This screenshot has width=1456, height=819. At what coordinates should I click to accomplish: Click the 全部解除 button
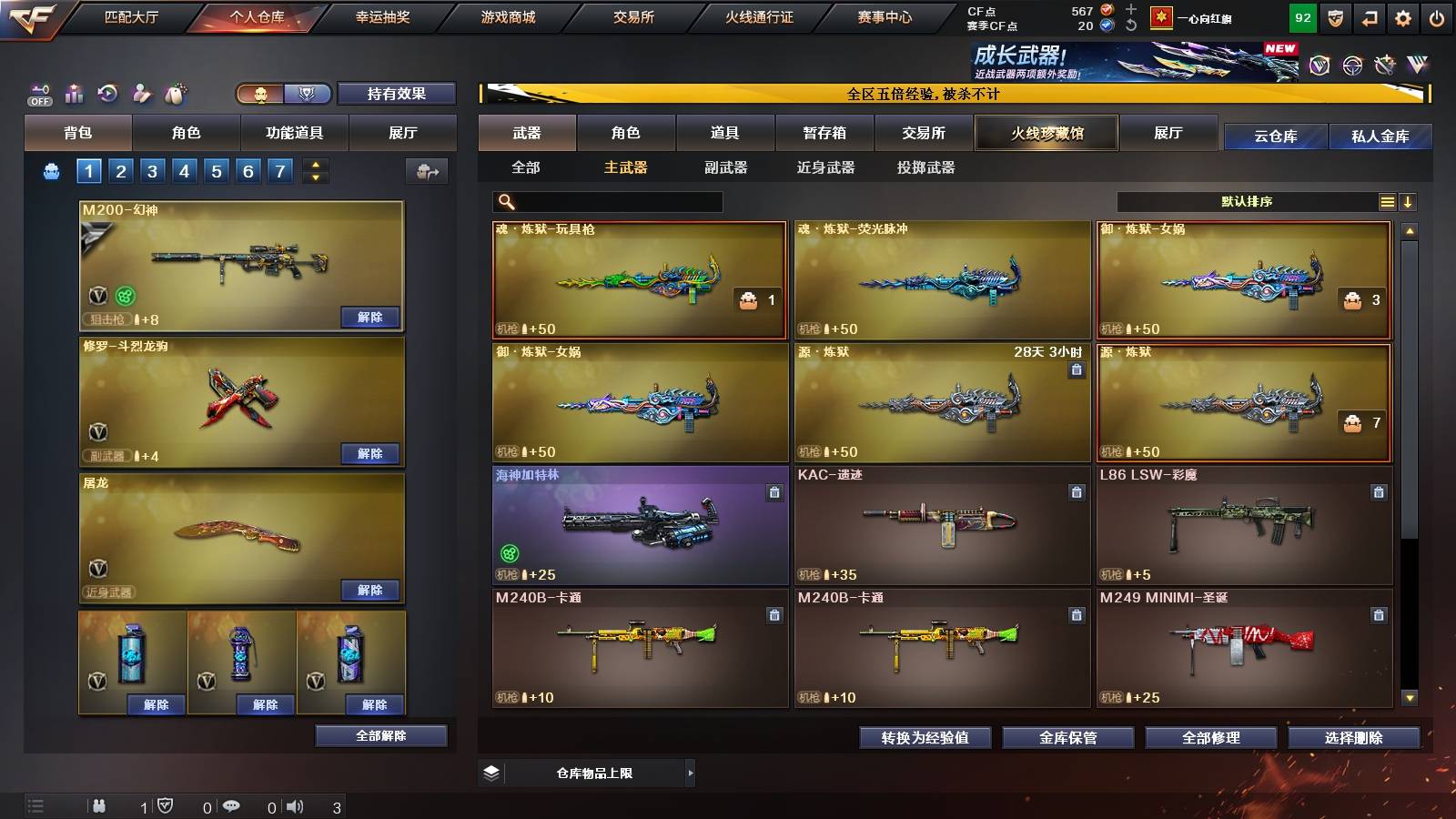point(379,735)
